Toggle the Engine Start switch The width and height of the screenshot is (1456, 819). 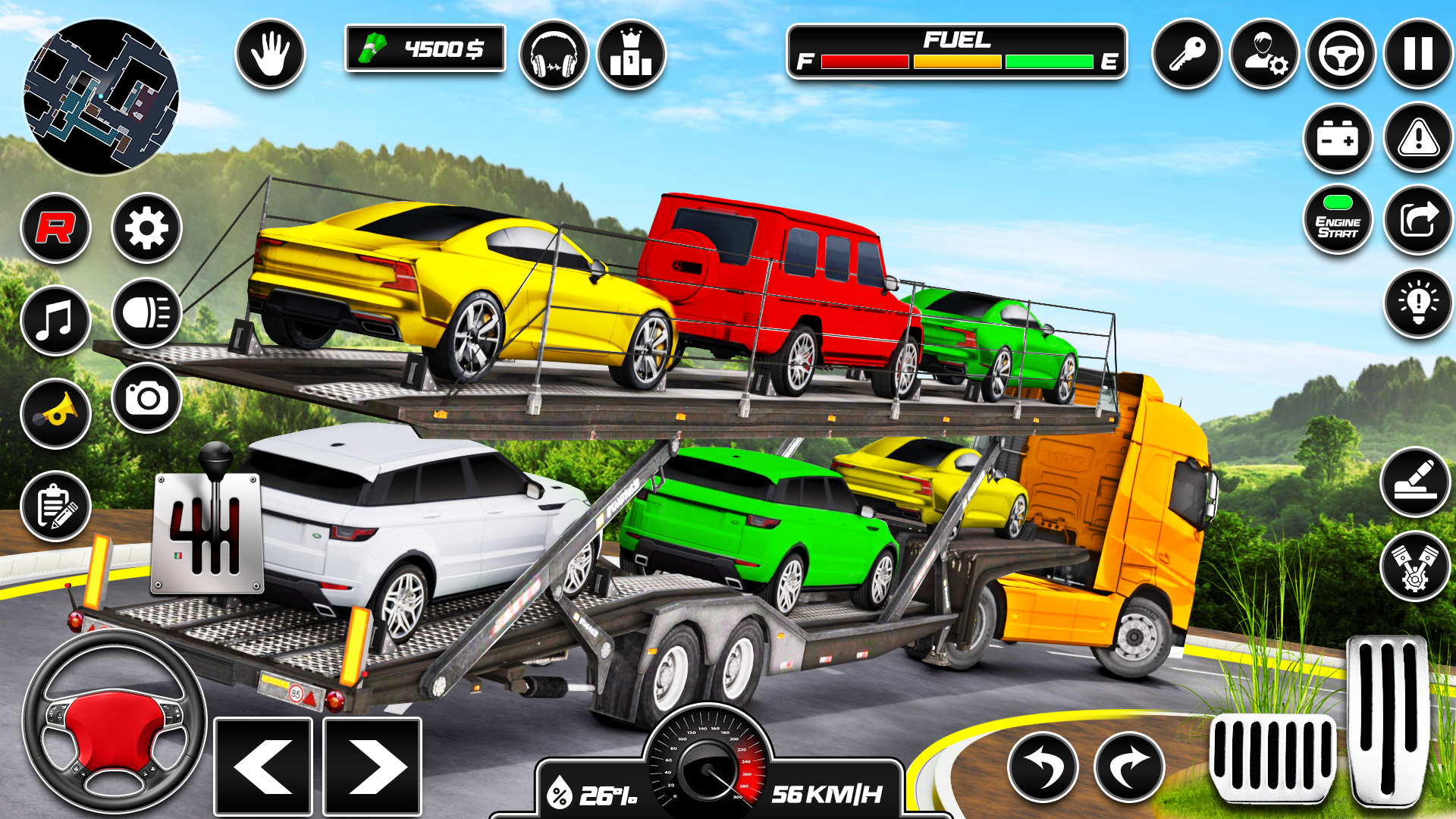(x=1340, y=219)
